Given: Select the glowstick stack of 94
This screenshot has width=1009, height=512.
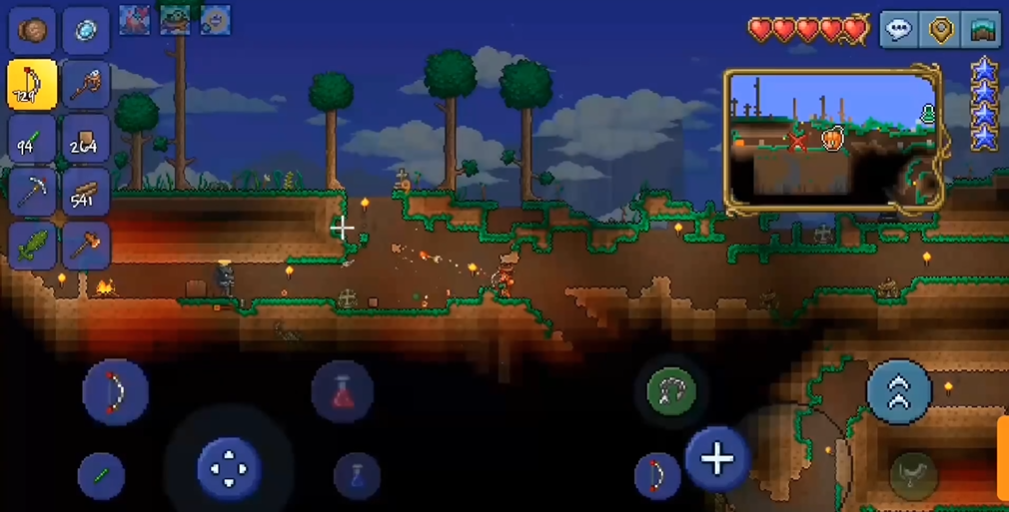Looking at the screenshot, I should coord(32,138).
